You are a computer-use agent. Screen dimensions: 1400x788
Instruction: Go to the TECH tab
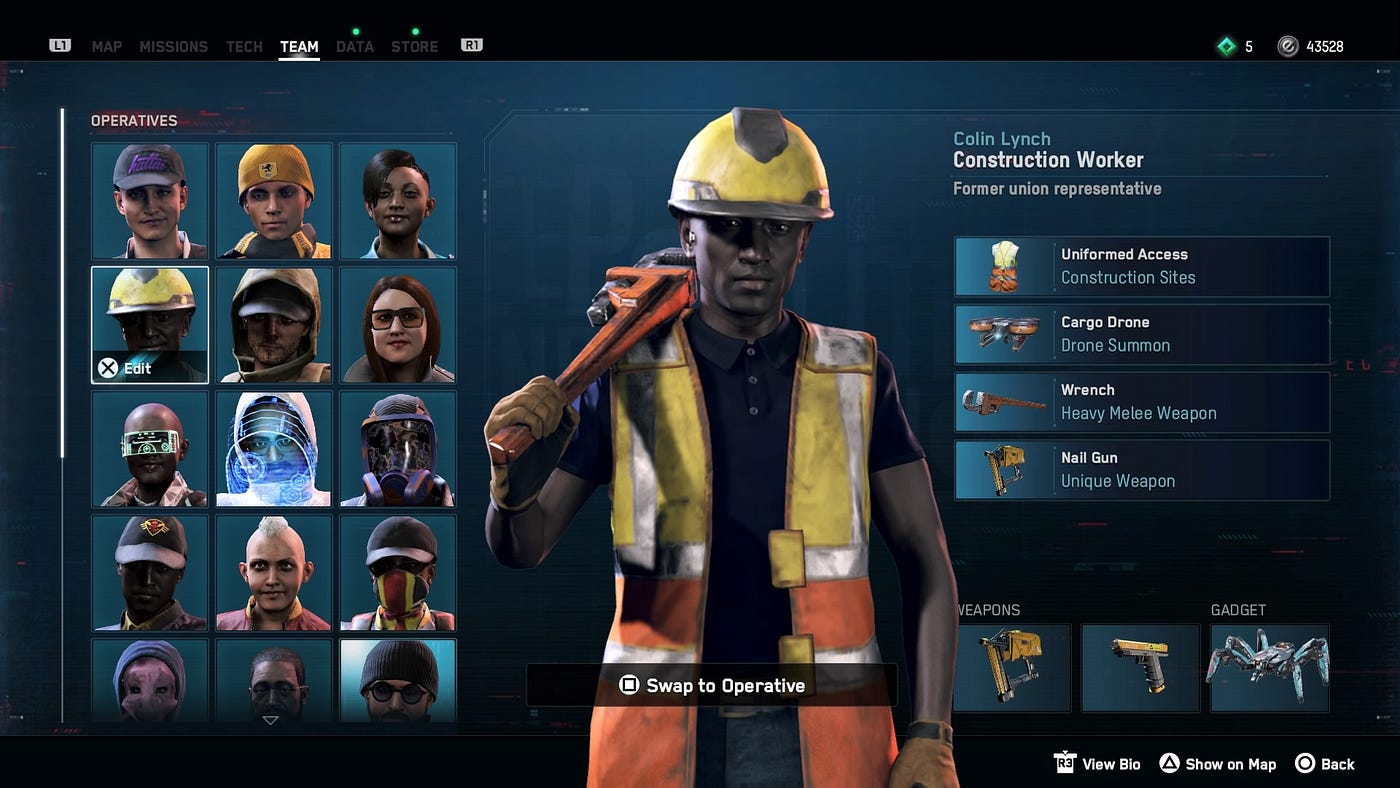[x=244, y=47]
